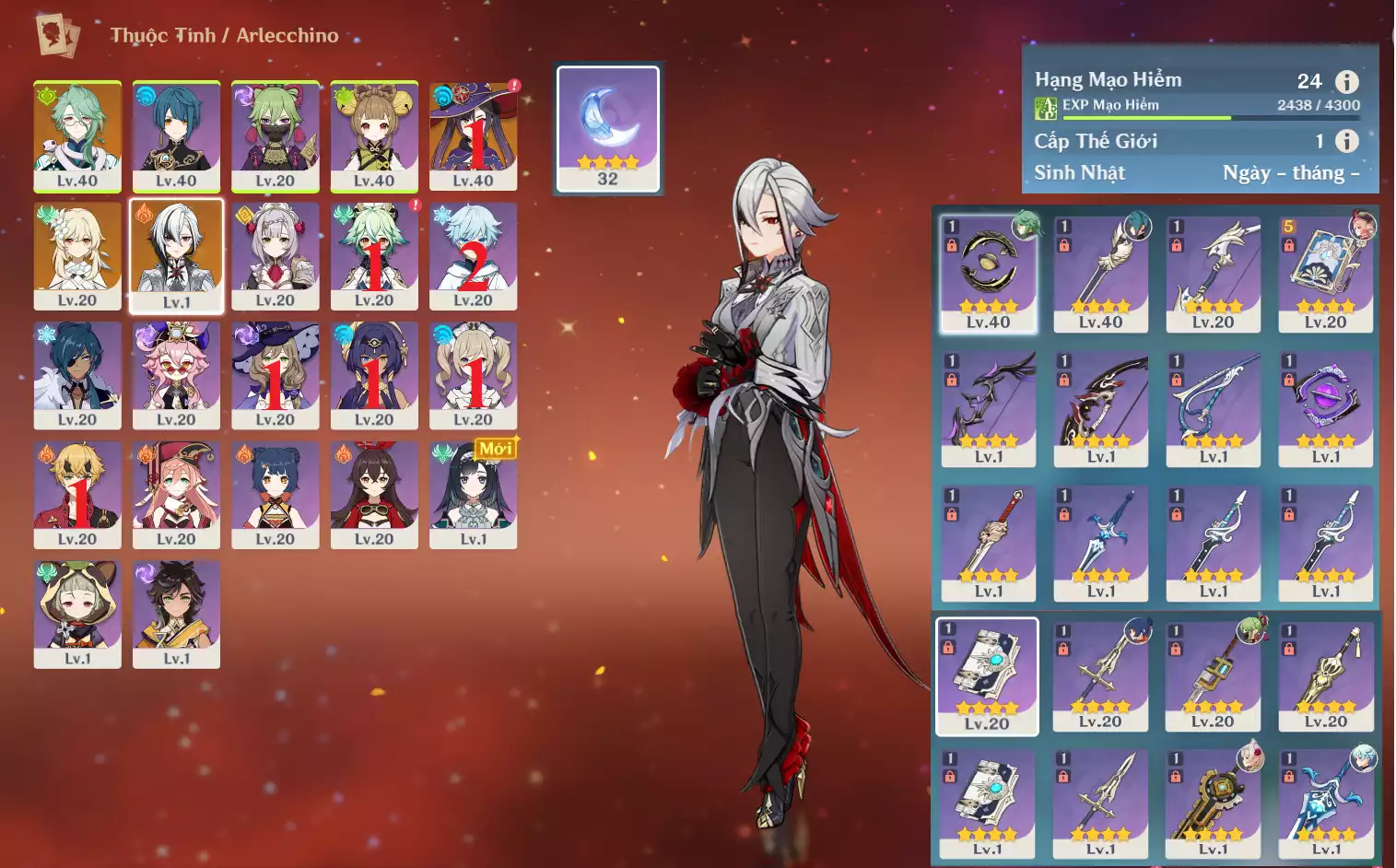Select Amber's character card

click(x=374, y=495)
